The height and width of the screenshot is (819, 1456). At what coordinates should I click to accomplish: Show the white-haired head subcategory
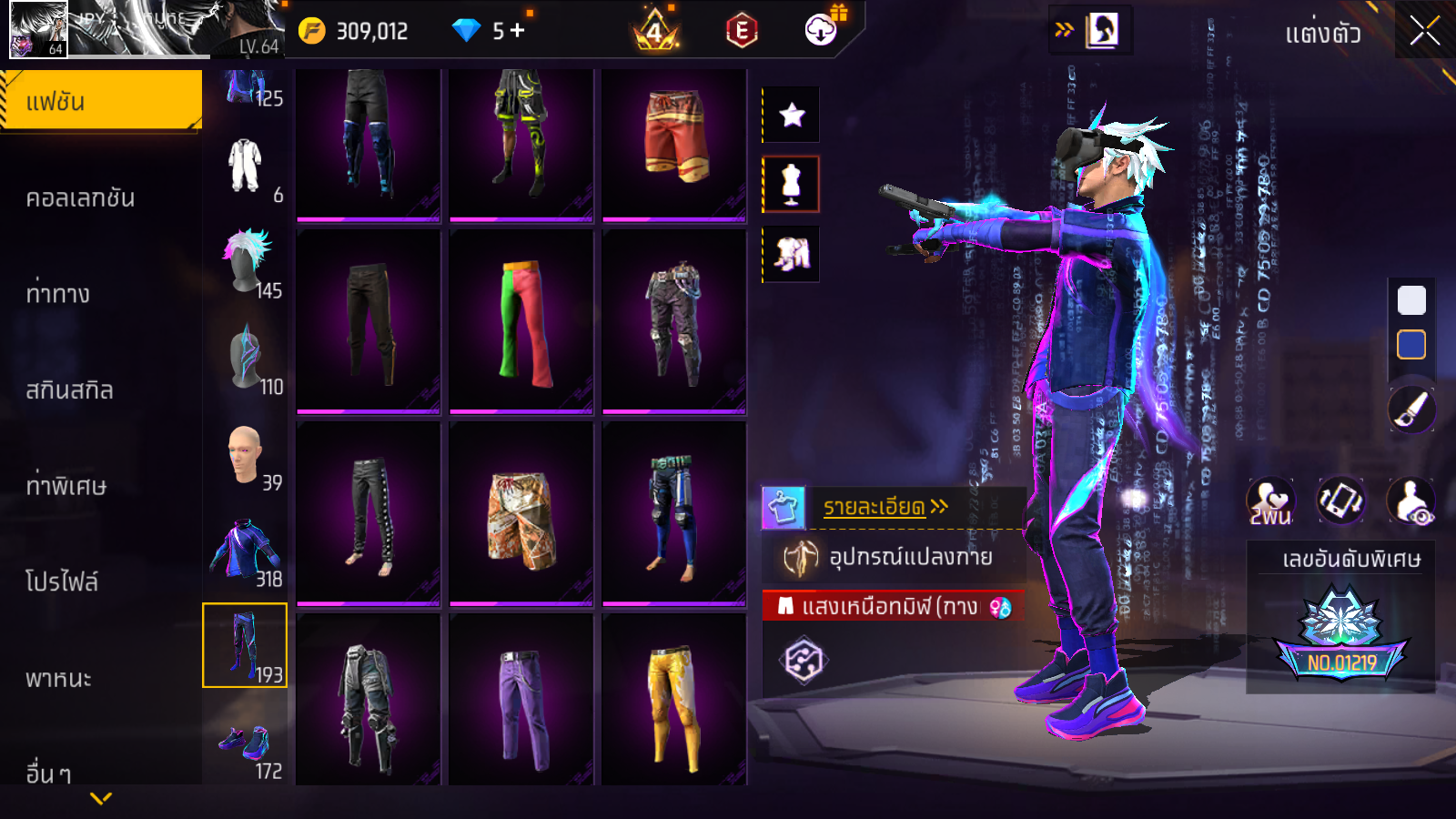pos(245,261)
